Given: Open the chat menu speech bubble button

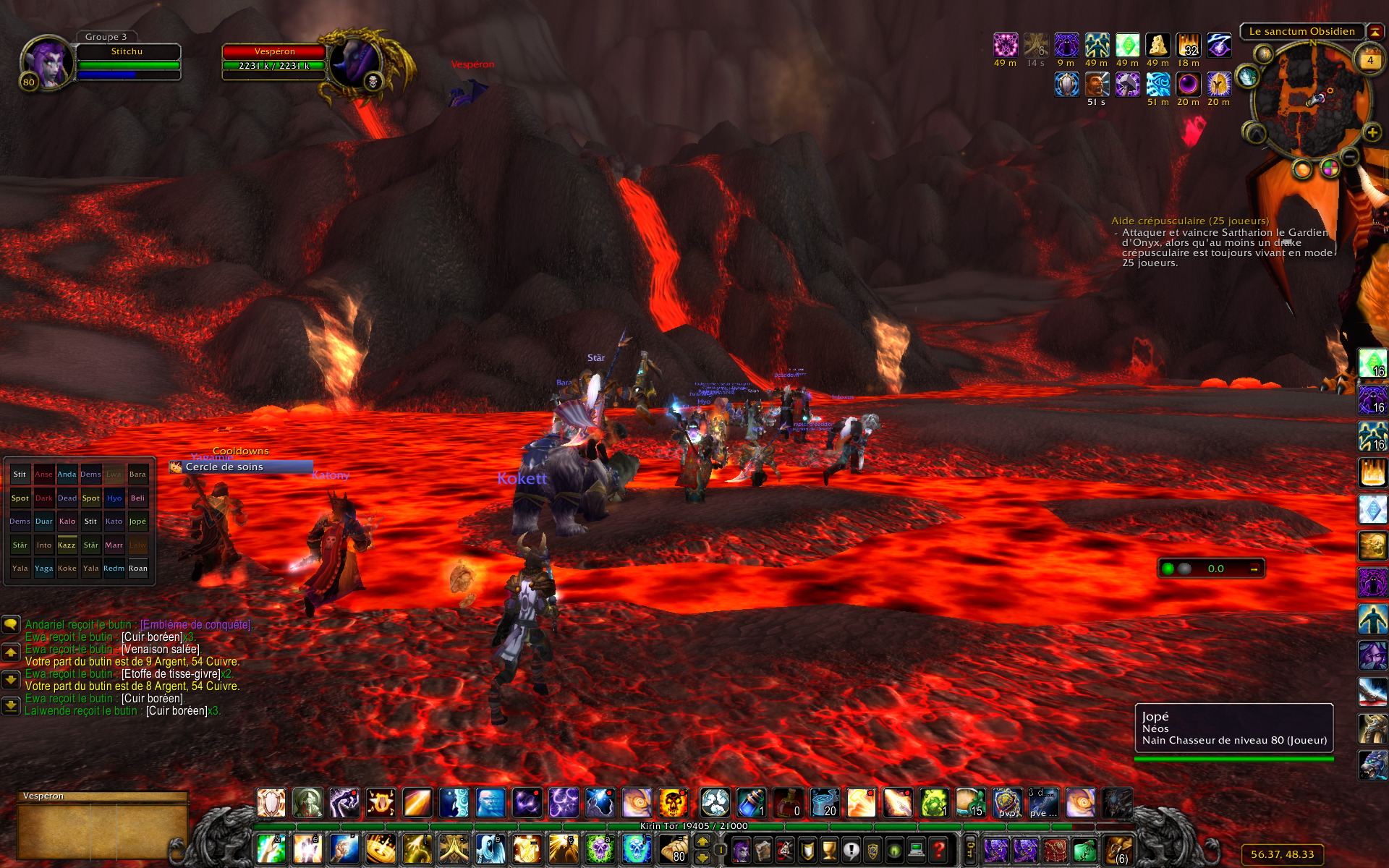Looking at the screenshot, I should click(11, 624).
